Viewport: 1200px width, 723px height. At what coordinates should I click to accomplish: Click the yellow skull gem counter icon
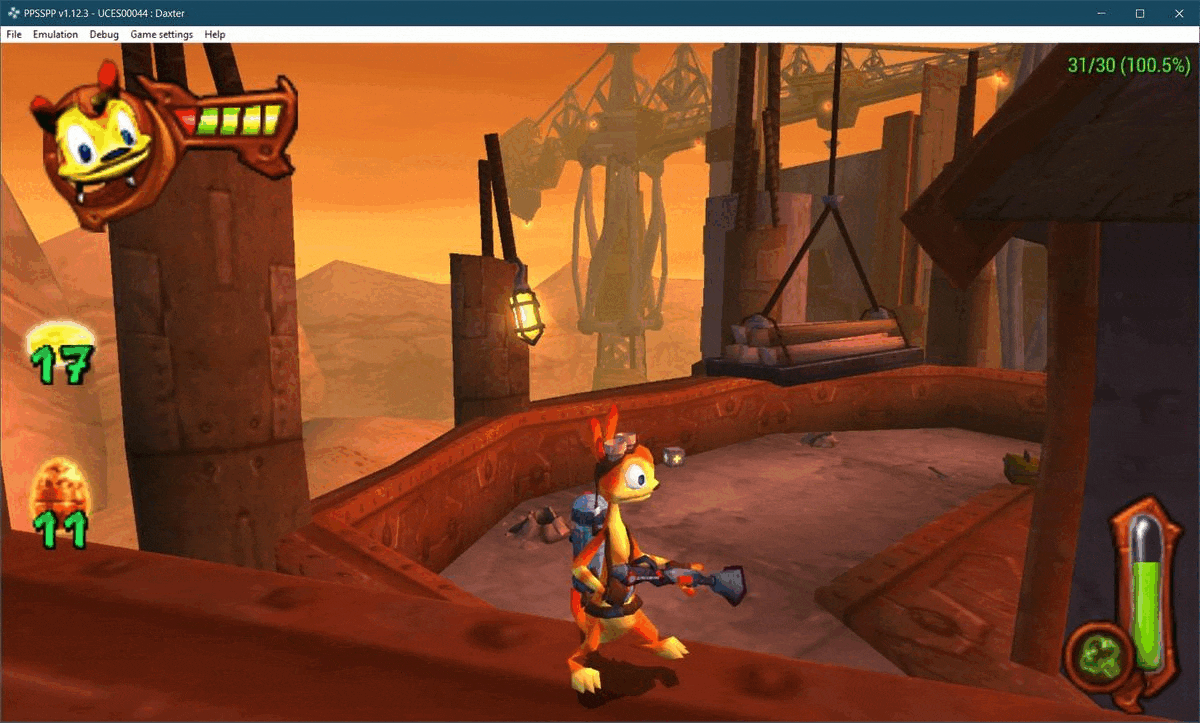click(x=62, y=342)
